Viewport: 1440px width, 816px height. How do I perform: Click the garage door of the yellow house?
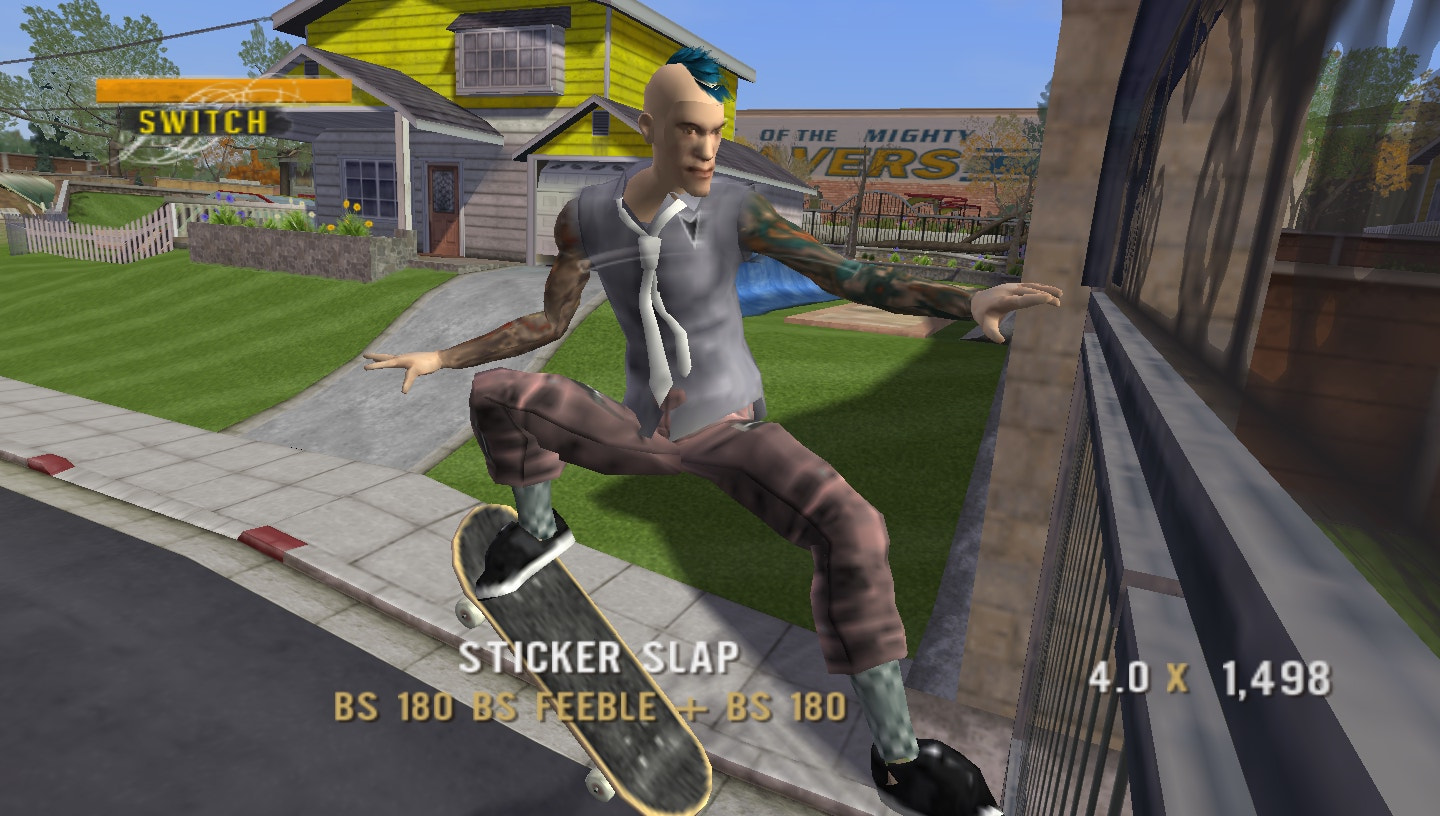[x=555, y=200]
